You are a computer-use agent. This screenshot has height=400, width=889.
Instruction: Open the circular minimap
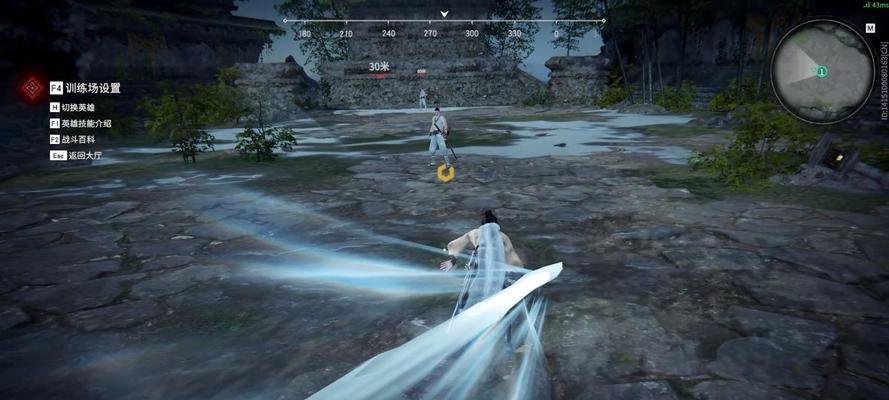click(x=821, y=72)
